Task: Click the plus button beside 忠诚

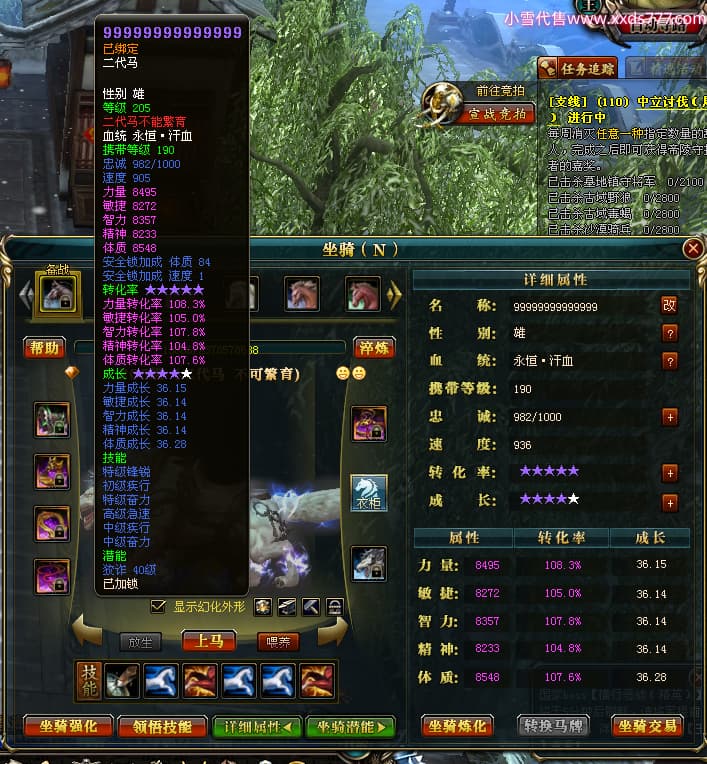Action: click(x=669, y=417)
